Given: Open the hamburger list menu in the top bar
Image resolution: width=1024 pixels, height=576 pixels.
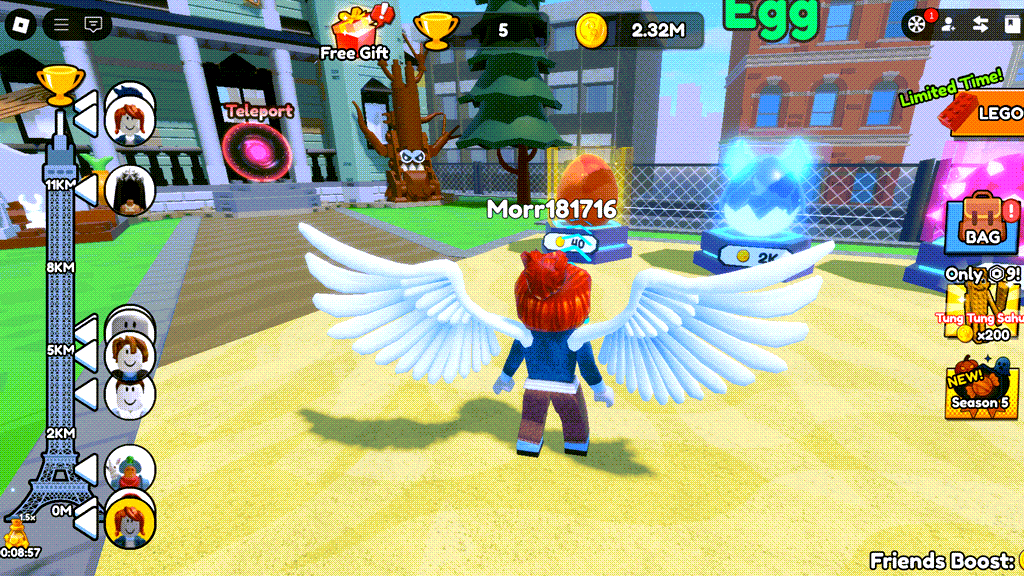Looking at the screenshot, I should coord(62,24).
